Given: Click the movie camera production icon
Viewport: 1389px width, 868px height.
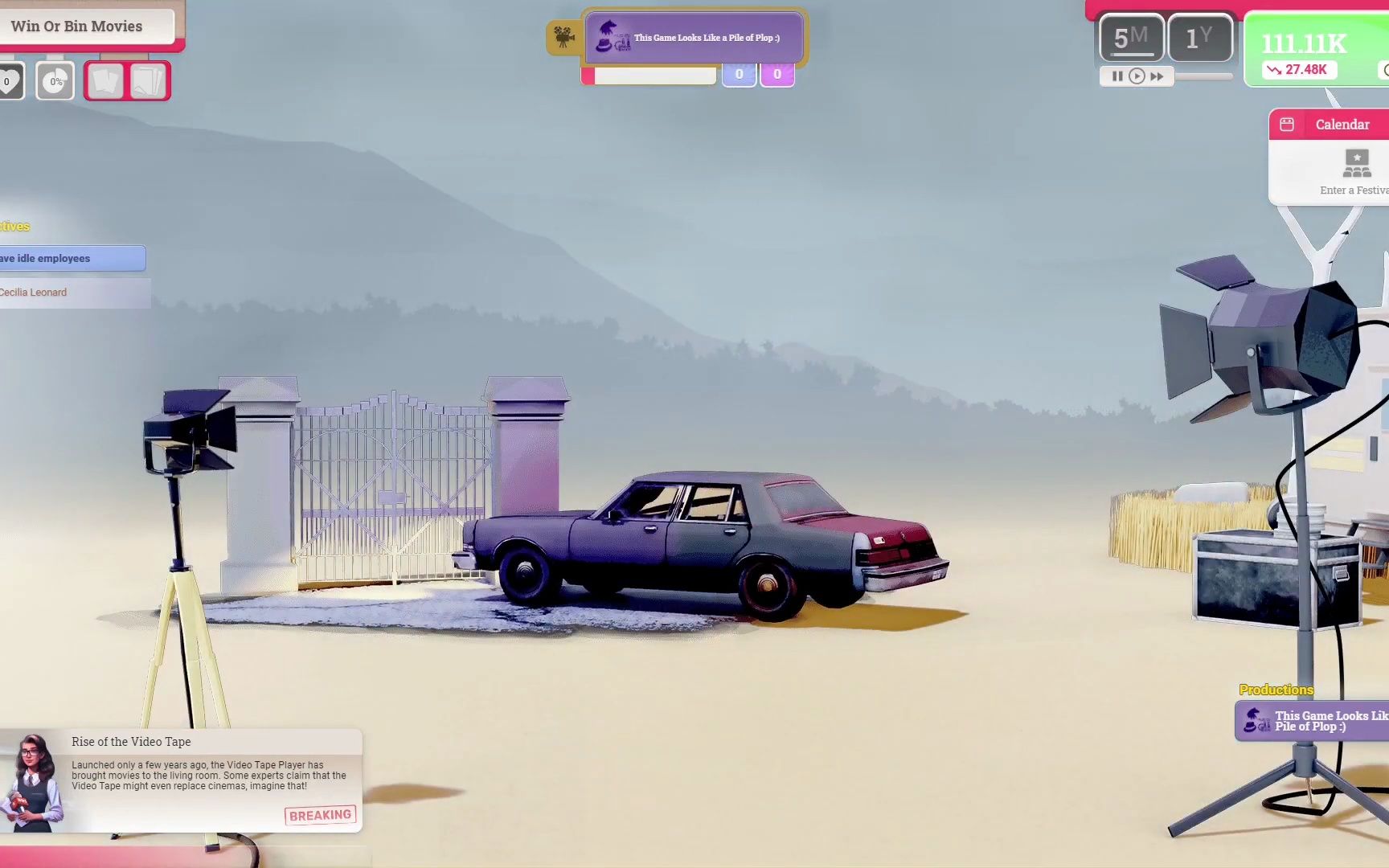Looking at the screenshot, I should [563, 37].
